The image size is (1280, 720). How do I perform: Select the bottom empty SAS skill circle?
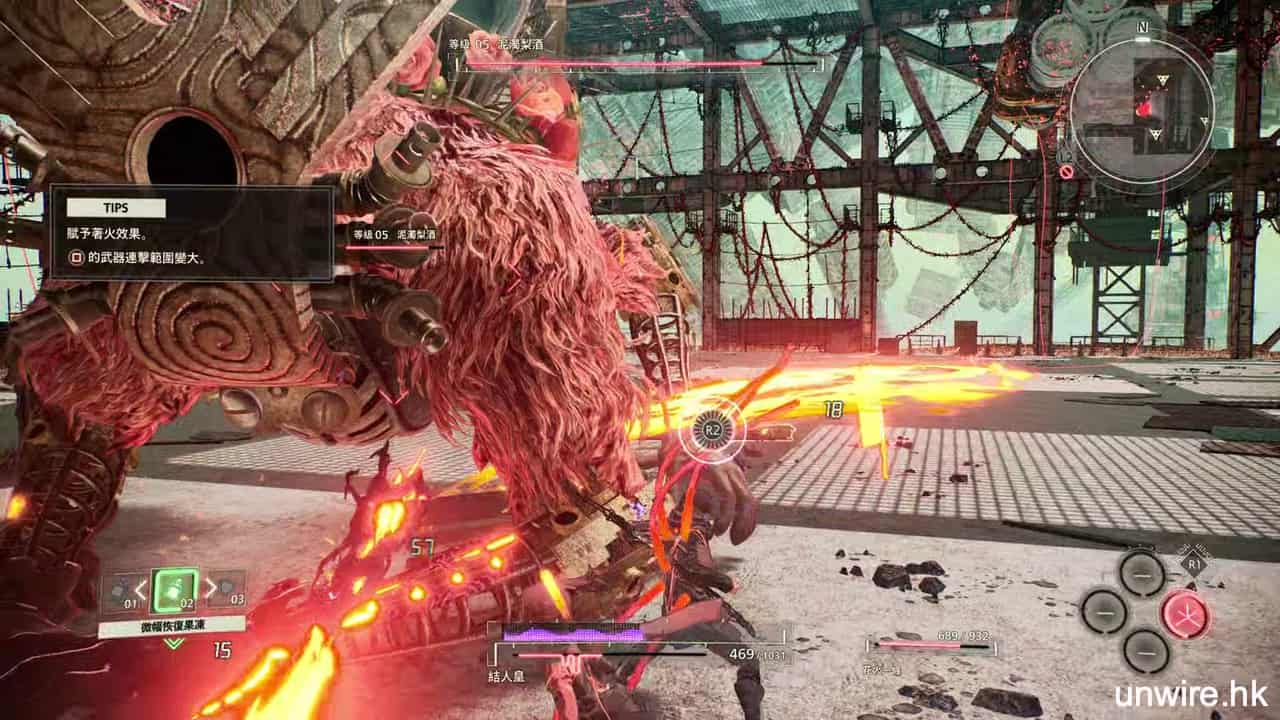coord(1145,651)
